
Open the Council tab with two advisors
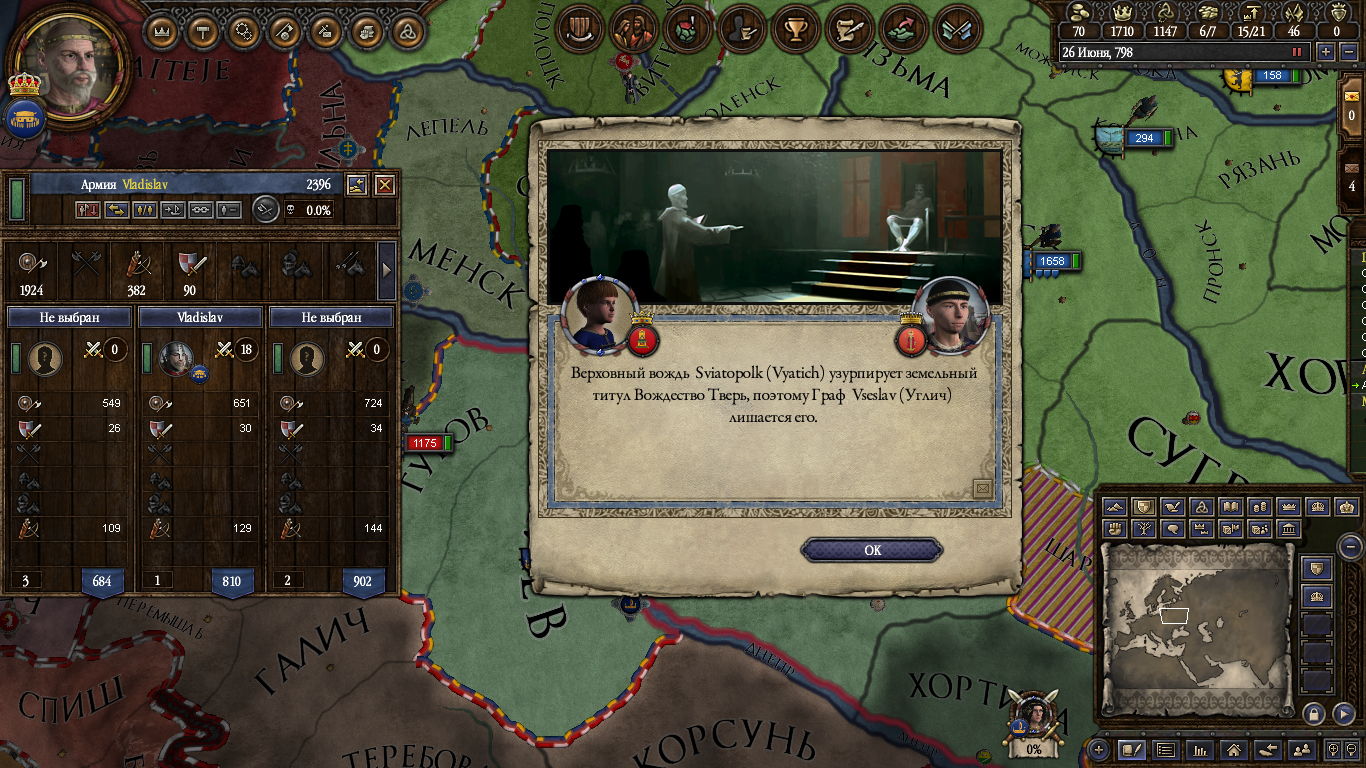[634, 30]
